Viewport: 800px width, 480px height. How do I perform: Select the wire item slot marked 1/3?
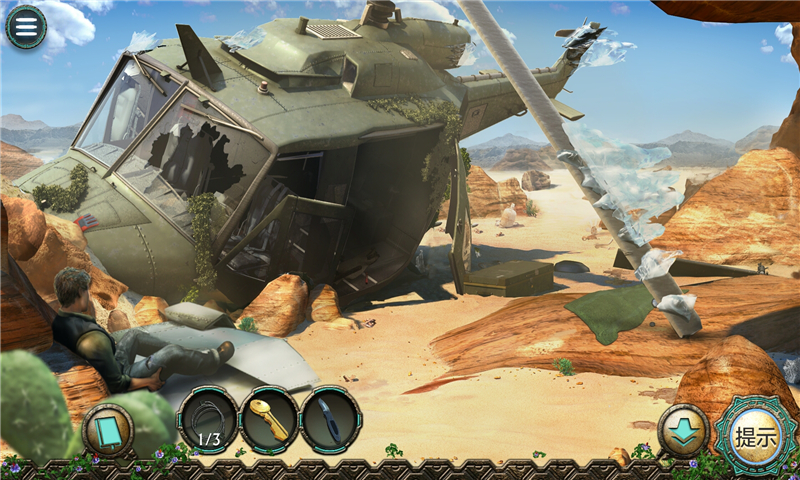coord(208,420)
